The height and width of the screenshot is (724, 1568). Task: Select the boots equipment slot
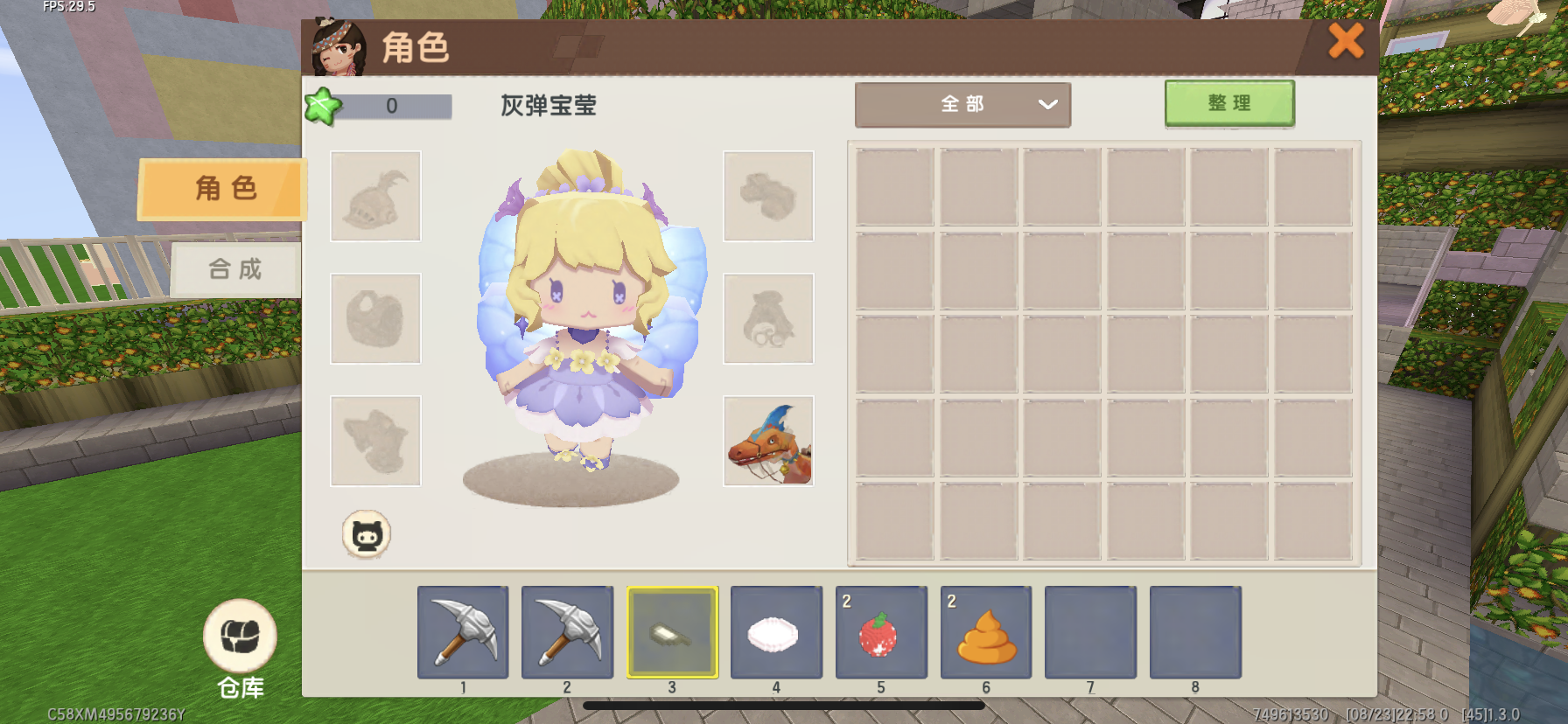(768, 196)
